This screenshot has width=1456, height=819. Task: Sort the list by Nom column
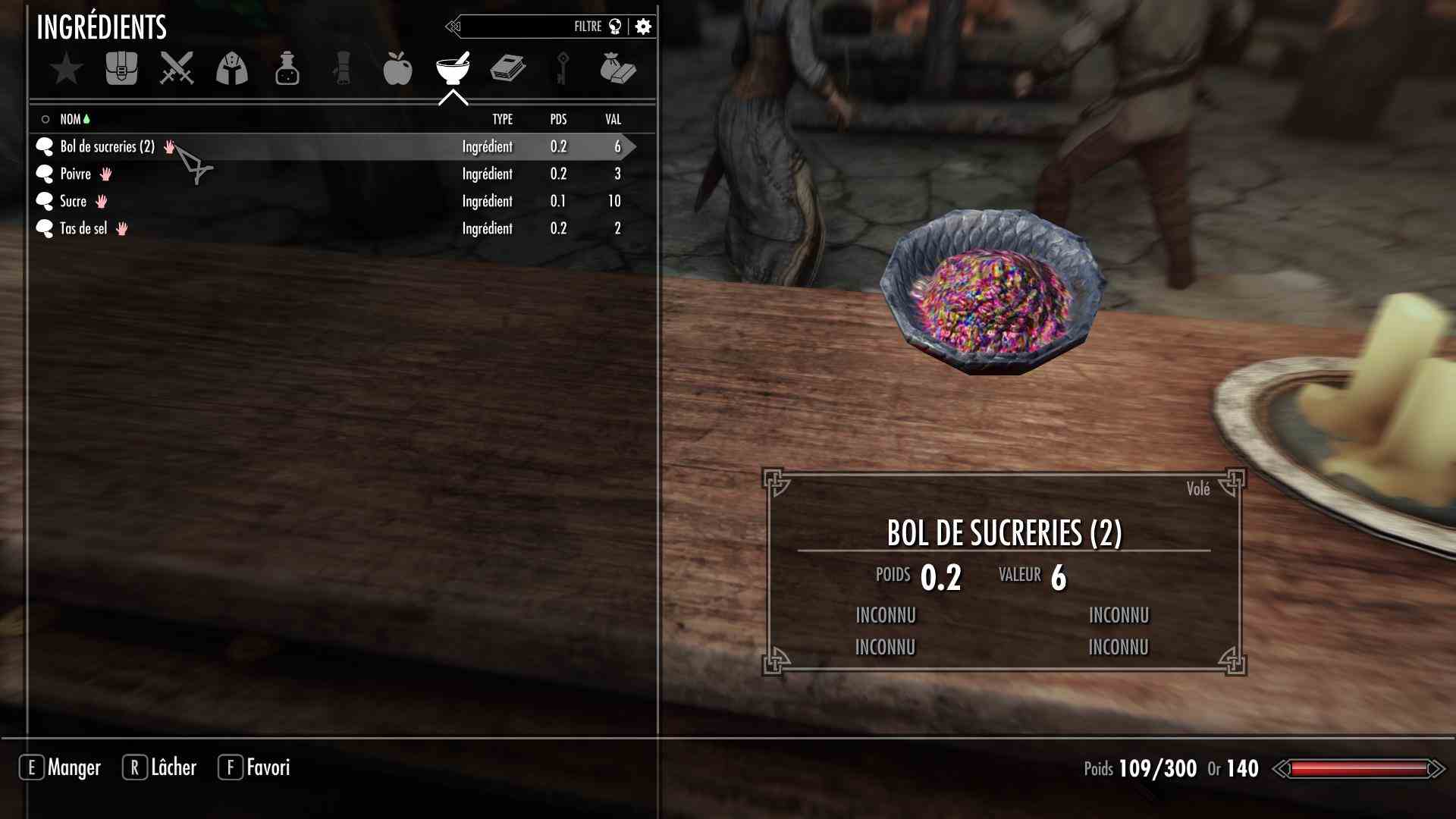[x=71, y=119]
